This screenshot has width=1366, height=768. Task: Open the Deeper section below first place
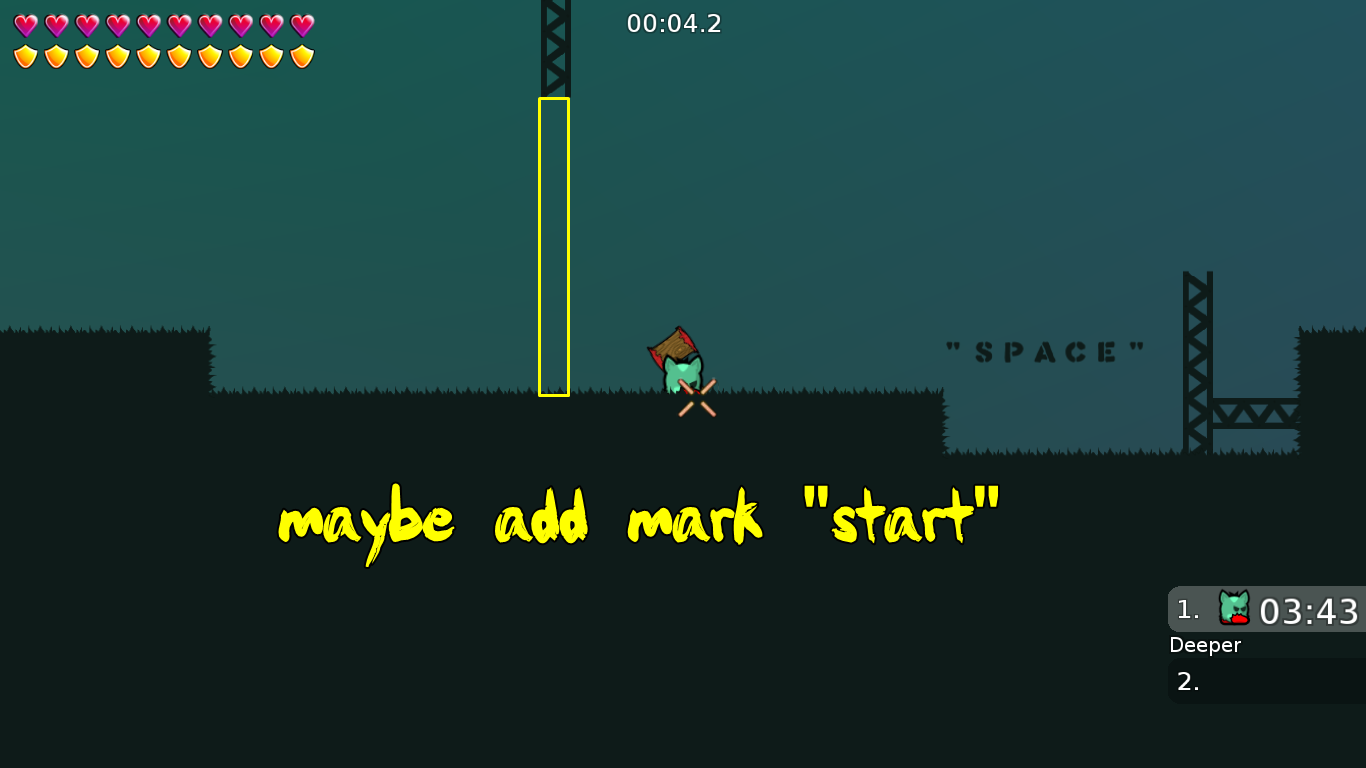[1205, 646]
